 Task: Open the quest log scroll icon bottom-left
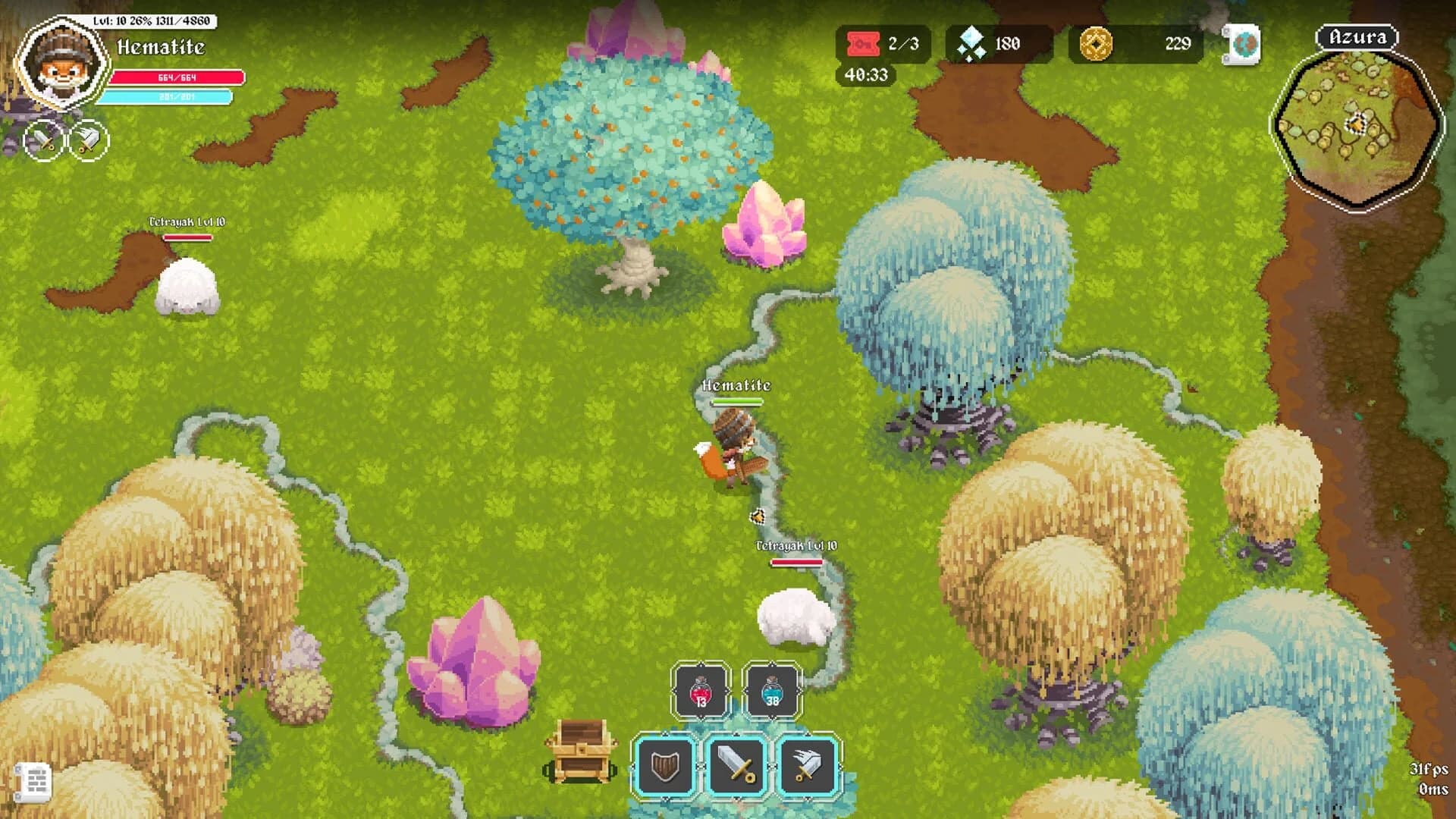coord(32,780)
